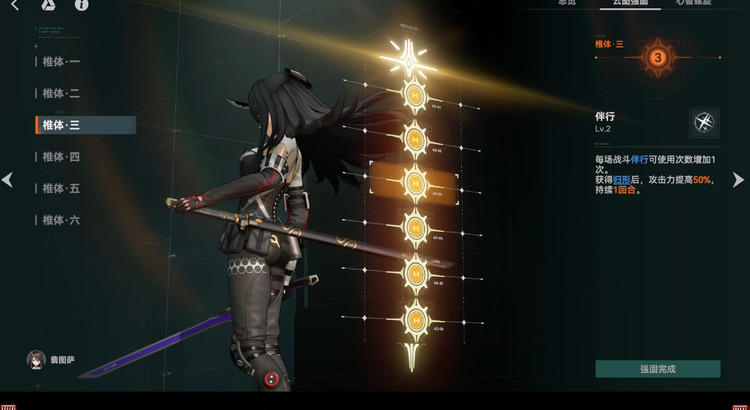The height and width of the screenshot is (410, 750).
Task: Switch to the next character with right arrow
Action: coord(739,180)
